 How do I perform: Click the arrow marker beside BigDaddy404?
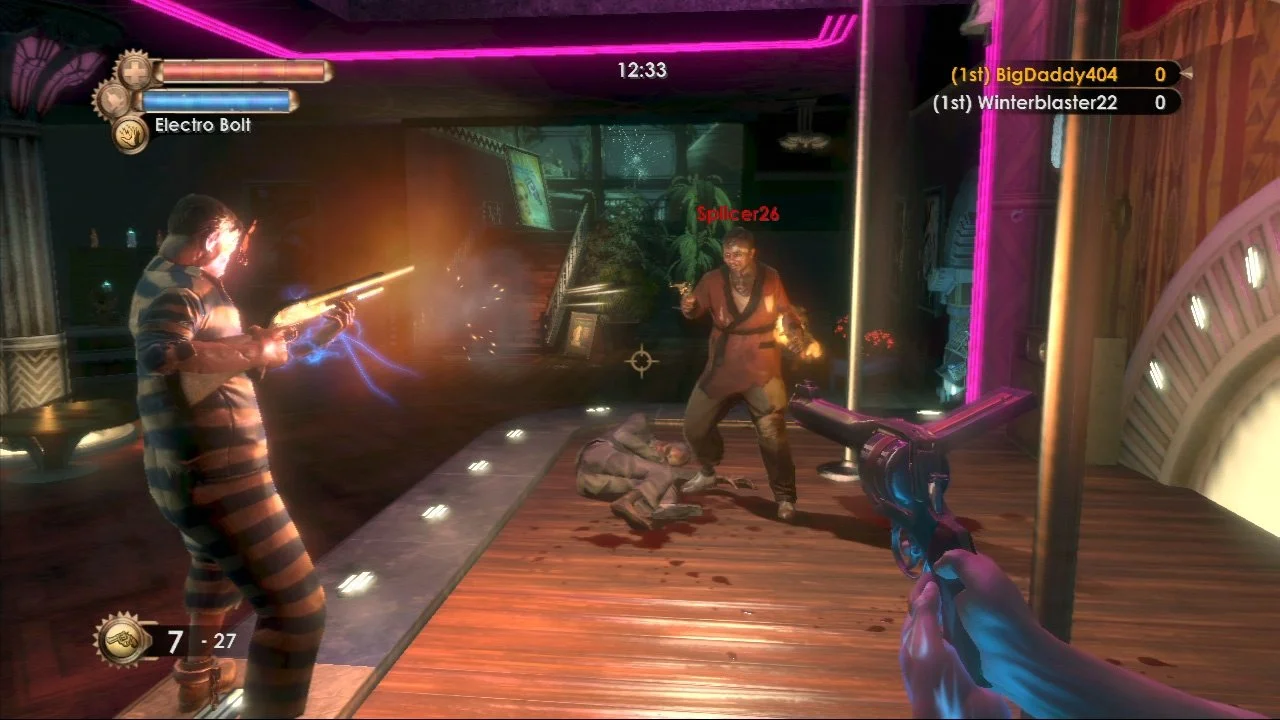point(1188,73)
